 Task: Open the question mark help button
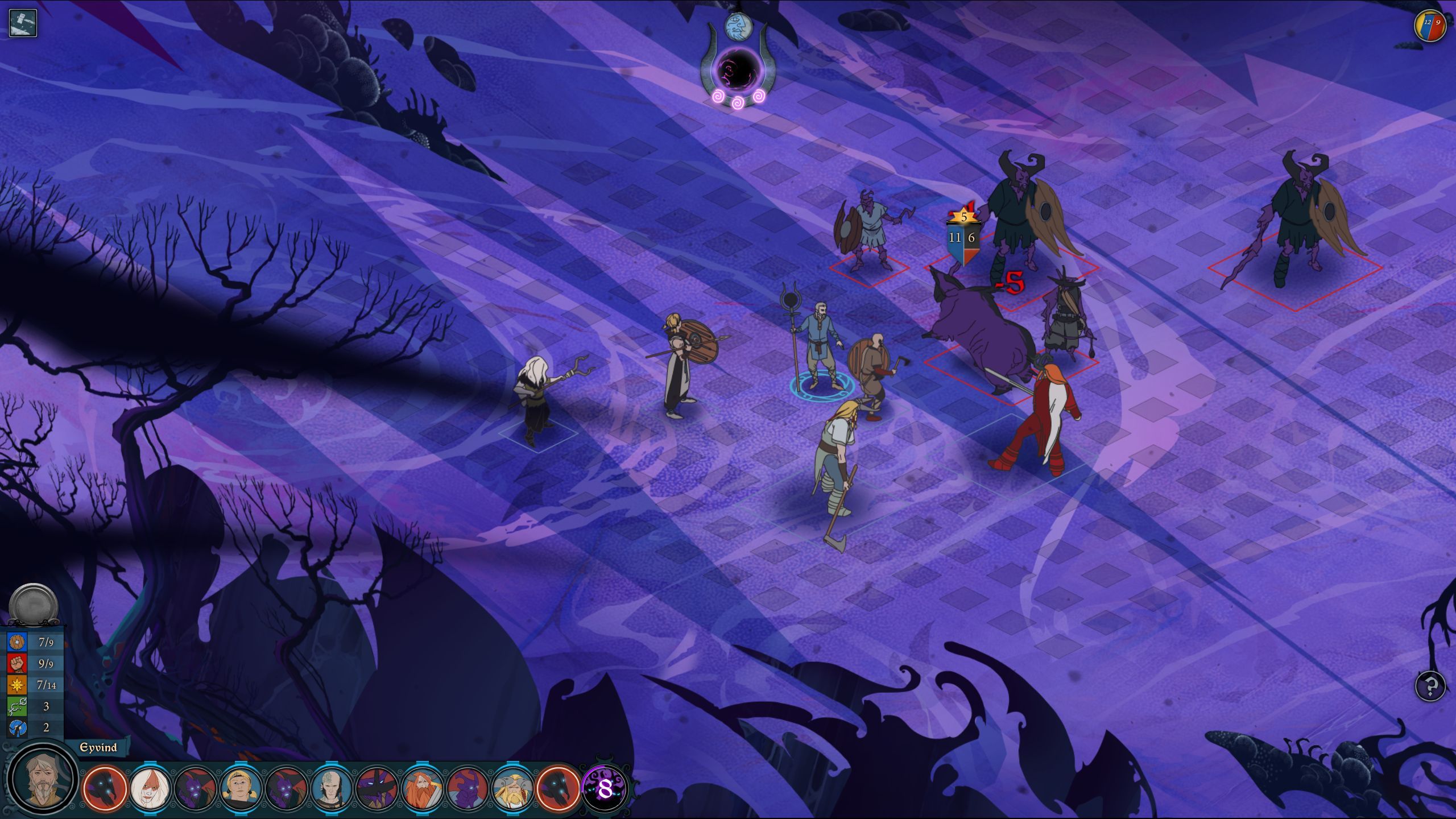click(1430, 686)
